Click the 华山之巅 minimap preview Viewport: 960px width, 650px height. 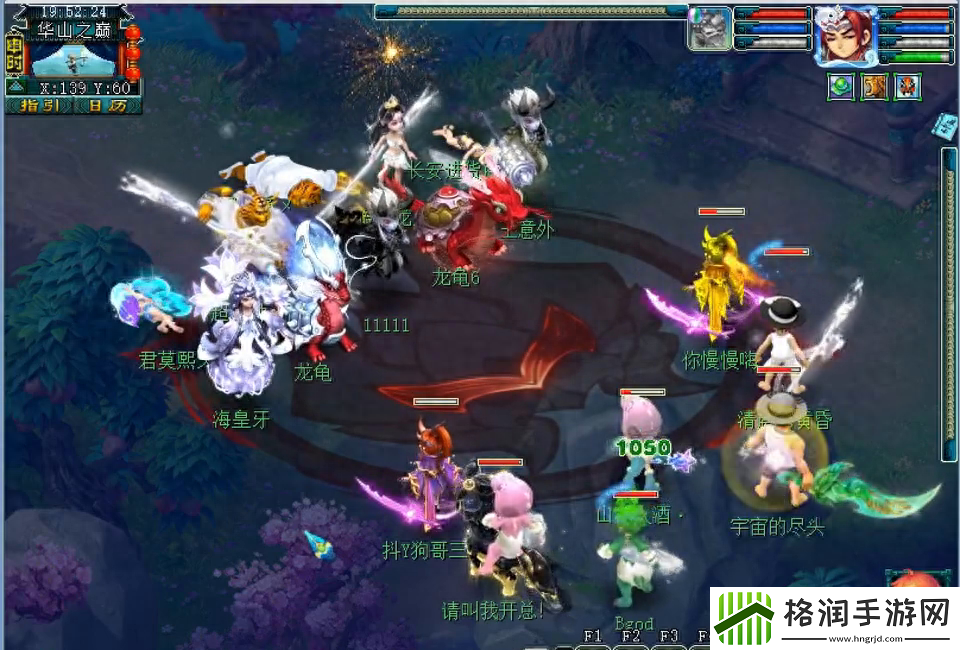click(x=73, y=59)
